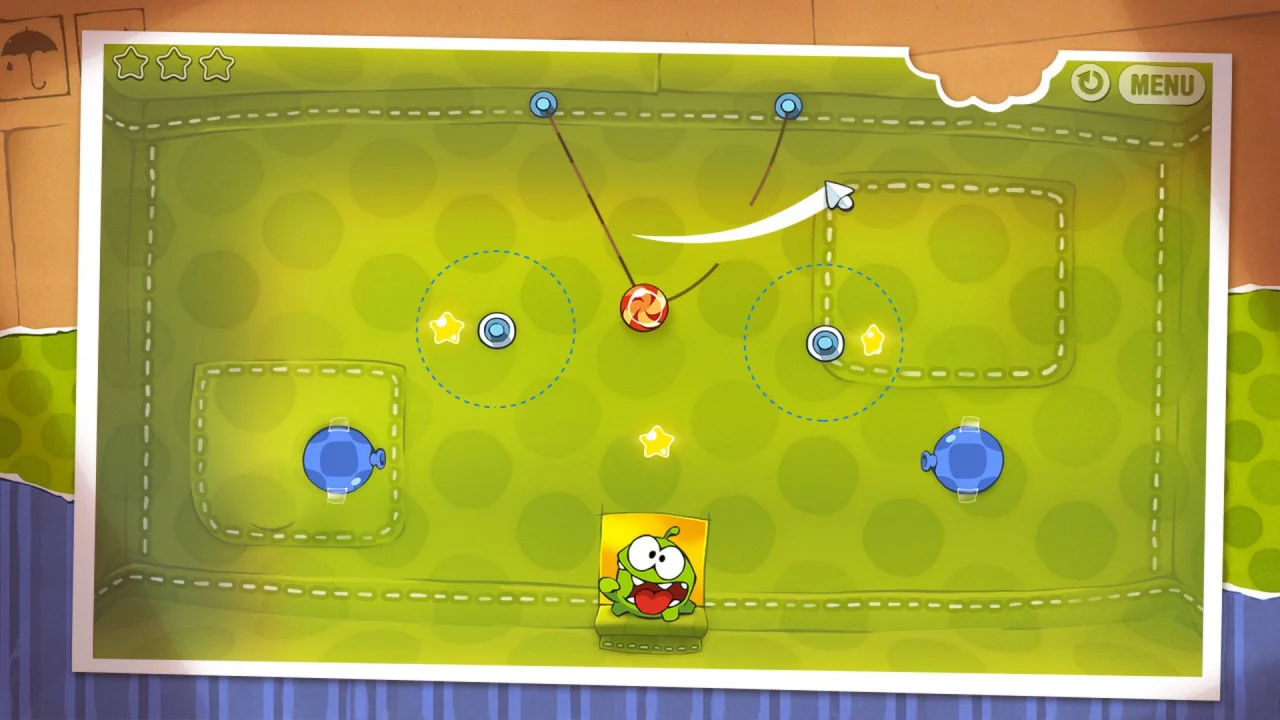Tap the blue pin inside the right dashed circle
The height and width of the screenshot is (720, 1280).
click(824, 343)
